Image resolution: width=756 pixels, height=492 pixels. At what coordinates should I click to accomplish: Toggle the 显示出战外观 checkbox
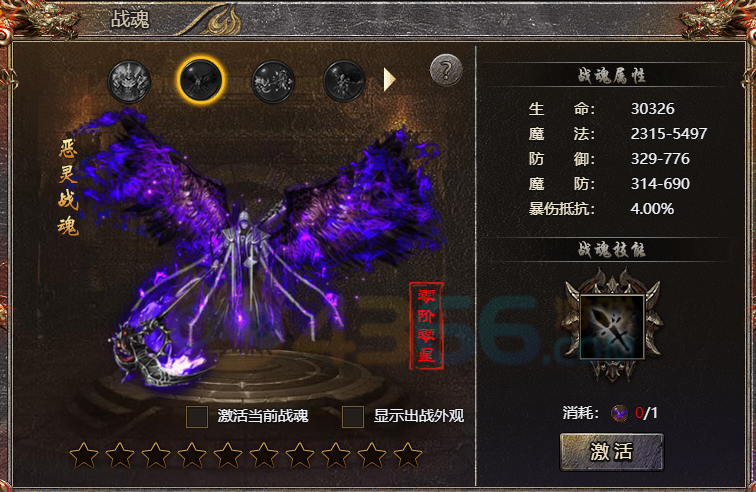click(x=353, y=416)
